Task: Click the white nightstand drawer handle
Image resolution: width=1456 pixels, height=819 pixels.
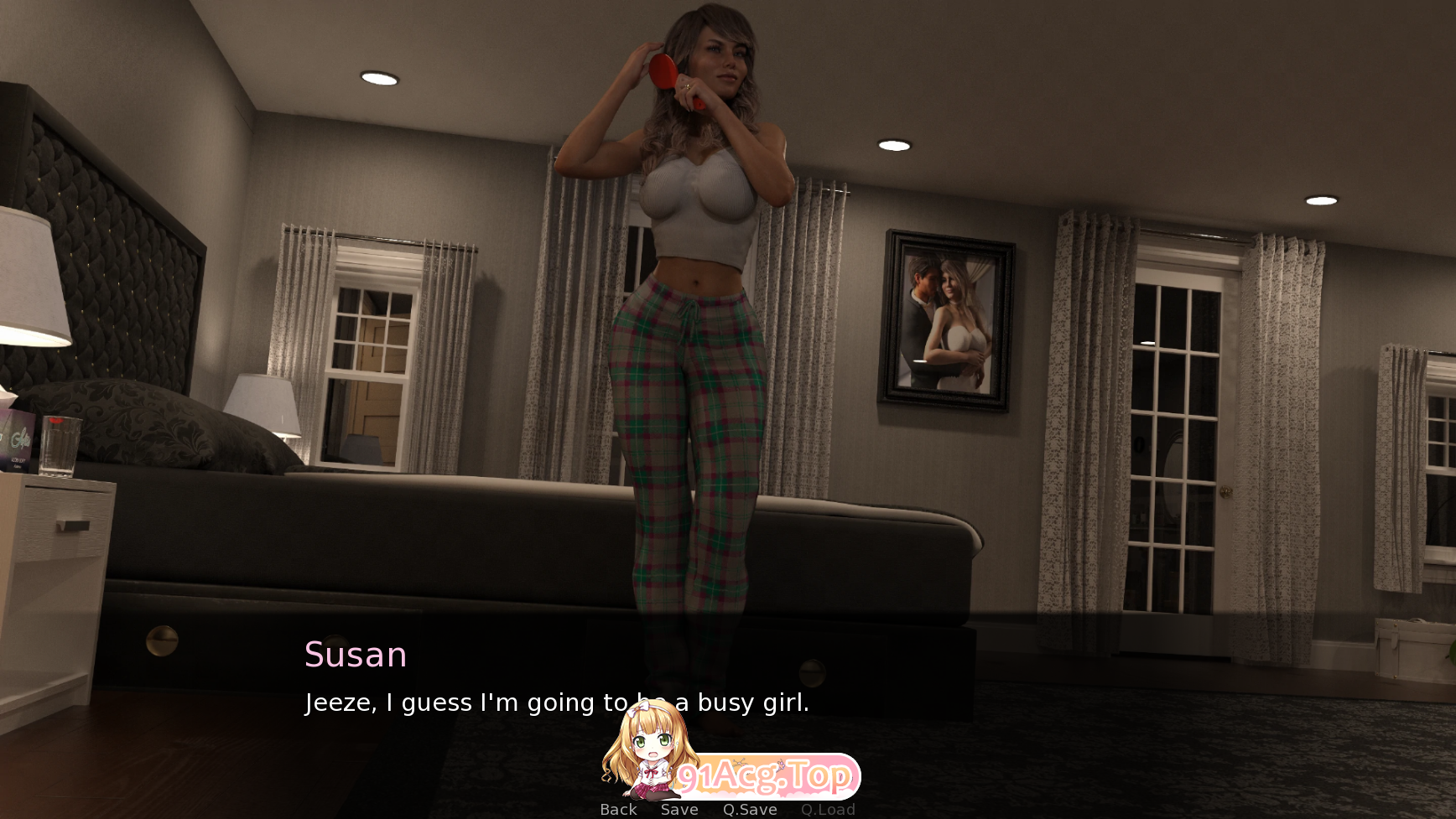Action: tap(72, 525)
